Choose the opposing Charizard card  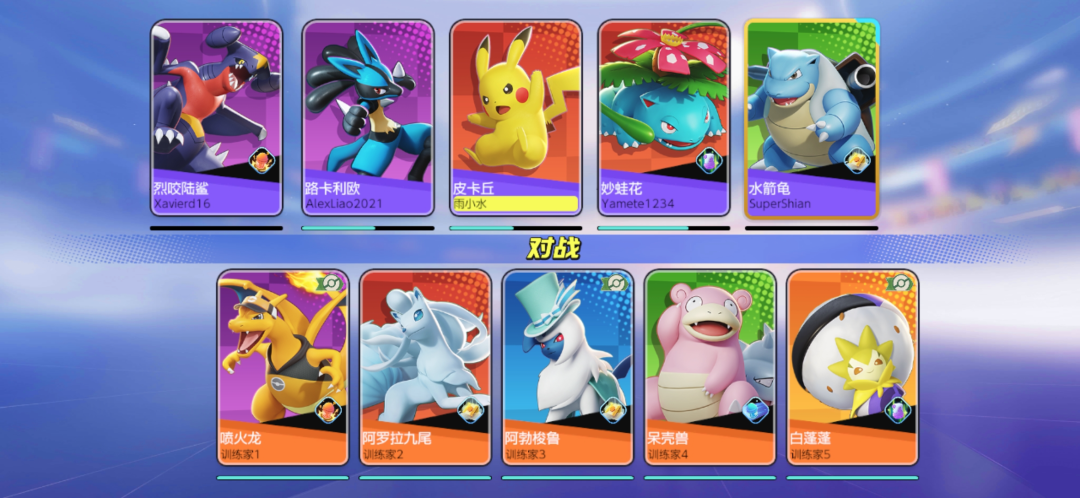(283, 367)
